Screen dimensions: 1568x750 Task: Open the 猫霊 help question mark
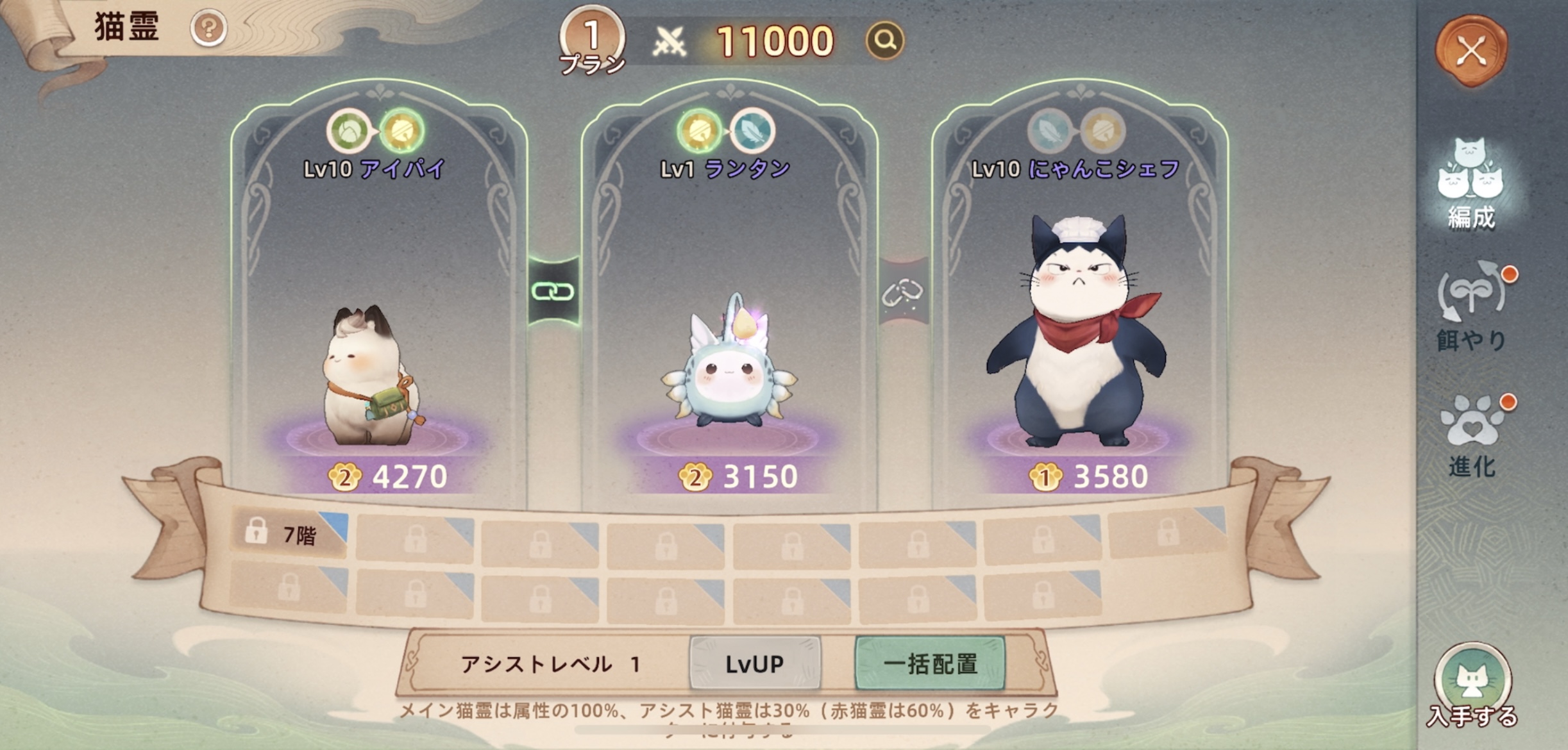click(208, 29)
